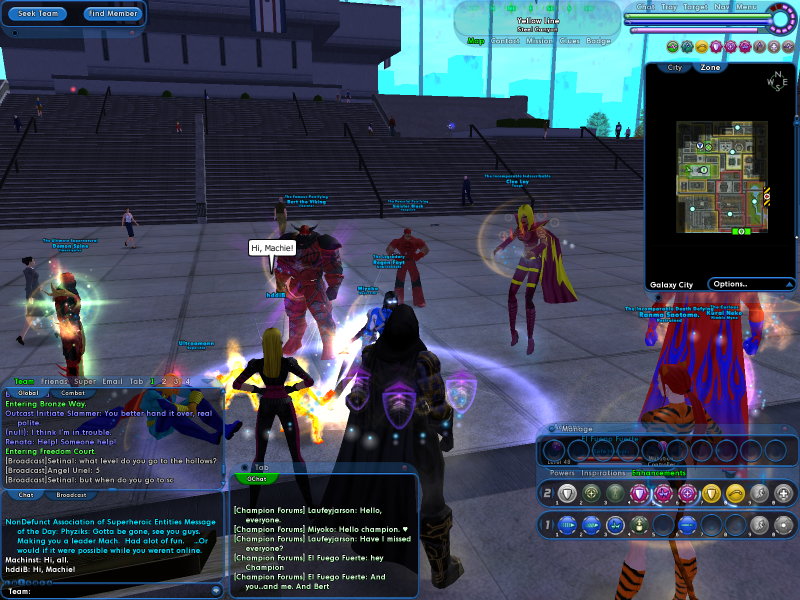Open the Find Member search
The image size is (800, 600).
(x=112, y=14)
